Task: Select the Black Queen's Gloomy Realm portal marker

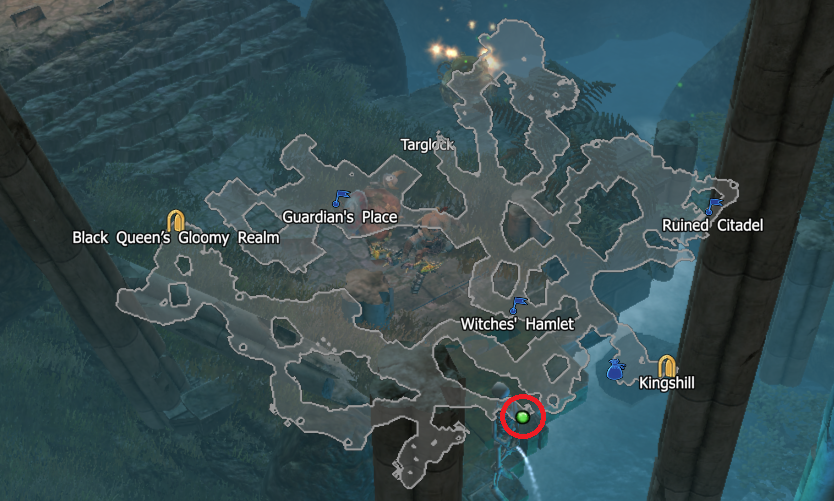Action: [176, 220]
